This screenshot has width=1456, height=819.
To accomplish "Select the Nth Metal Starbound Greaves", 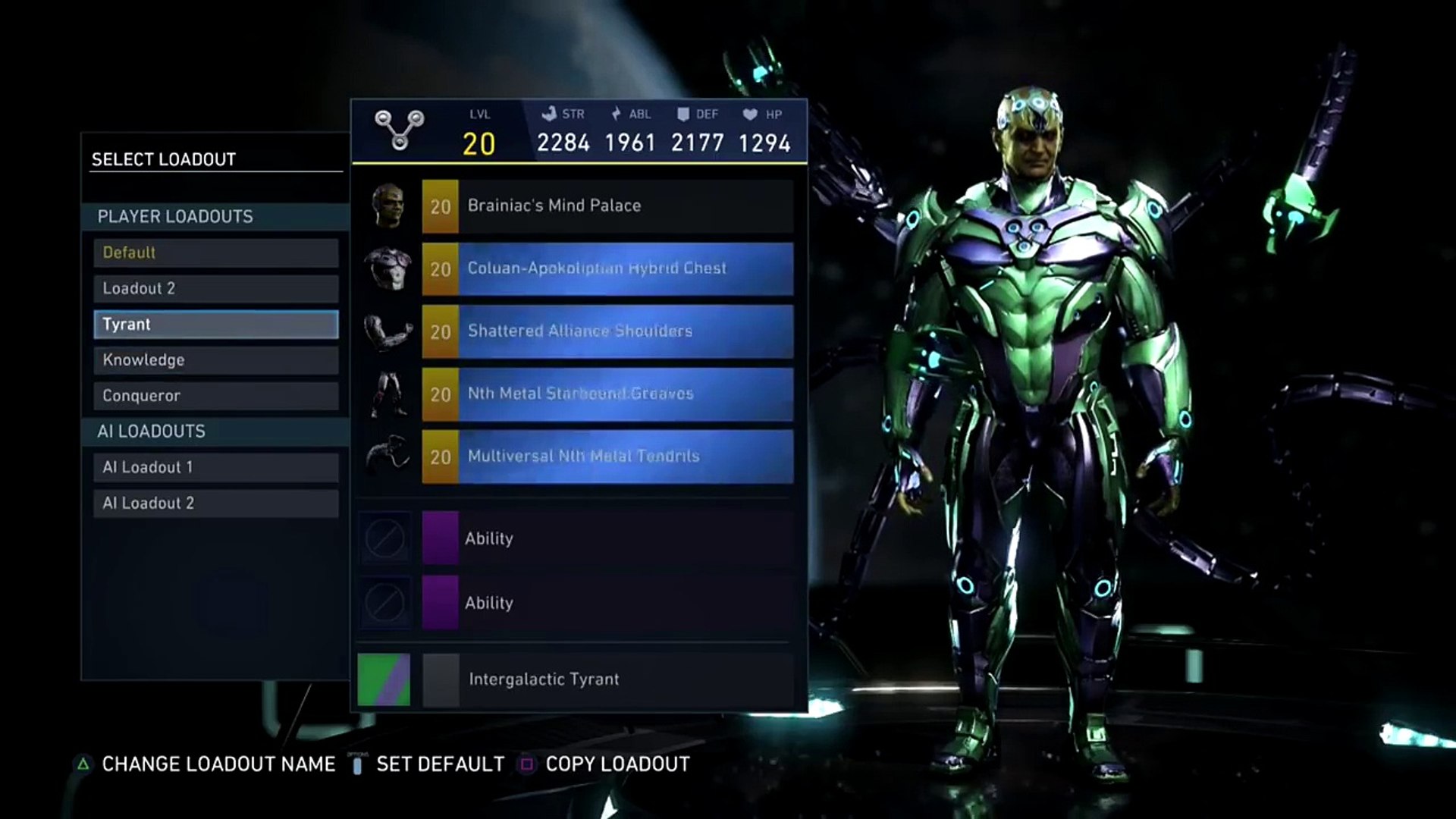I will [x=607, y=394].
